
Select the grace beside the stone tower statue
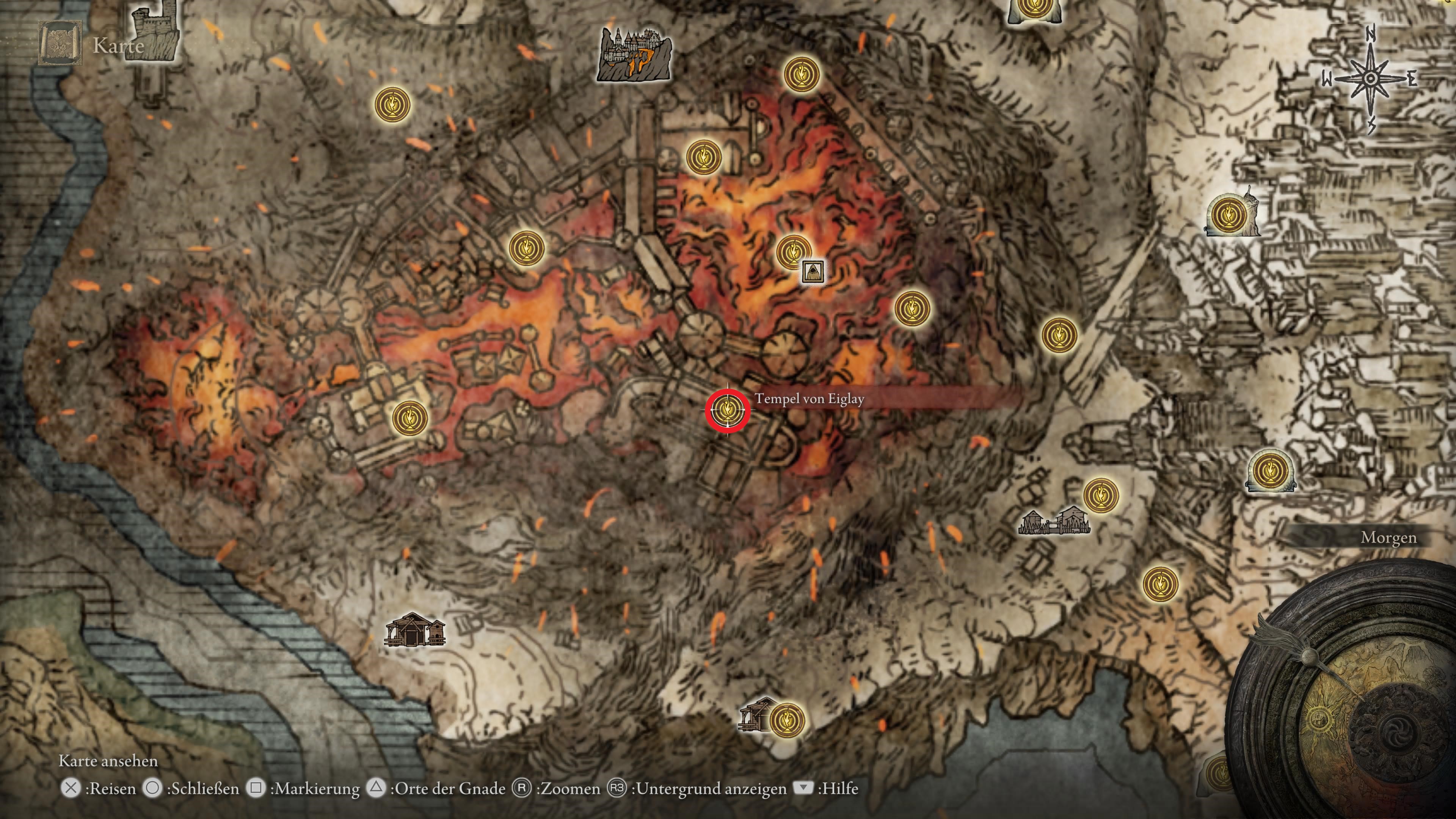pyautogui.click(x=1228, y=215)
